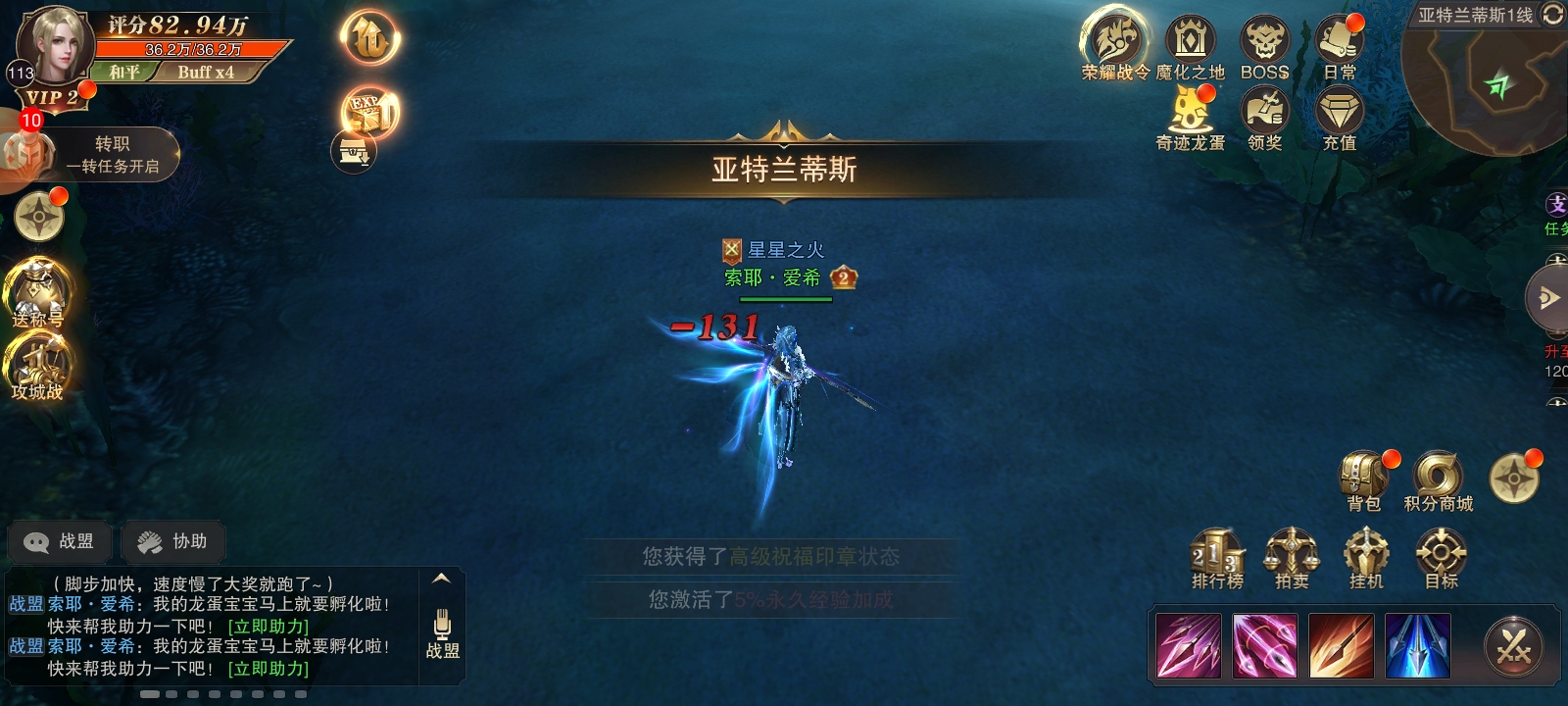
Task: Open the 攻城战 siege event
Action: pos(37,367)
